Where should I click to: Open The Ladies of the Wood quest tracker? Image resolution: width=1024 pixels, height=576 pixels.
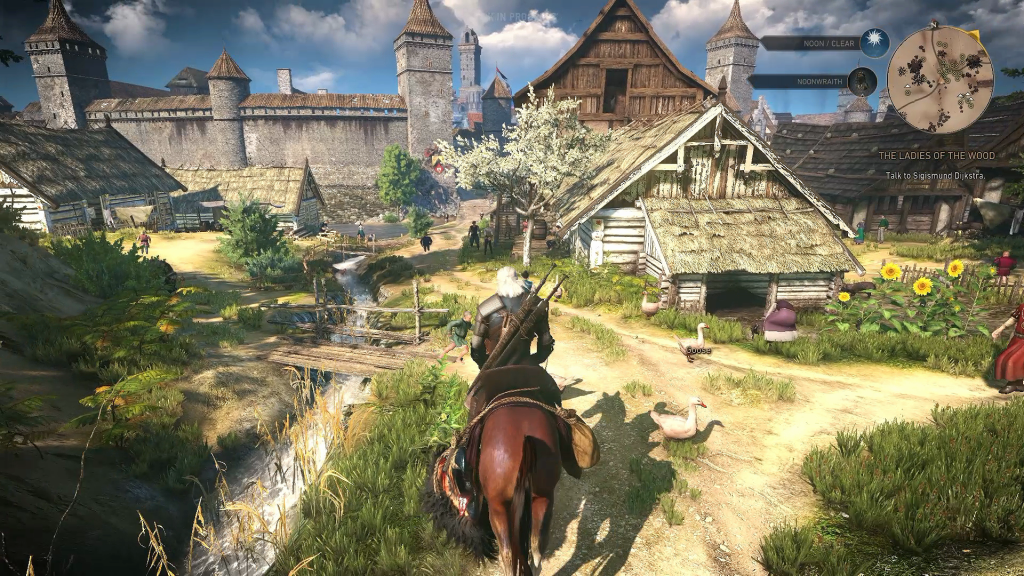pos(936,156)
